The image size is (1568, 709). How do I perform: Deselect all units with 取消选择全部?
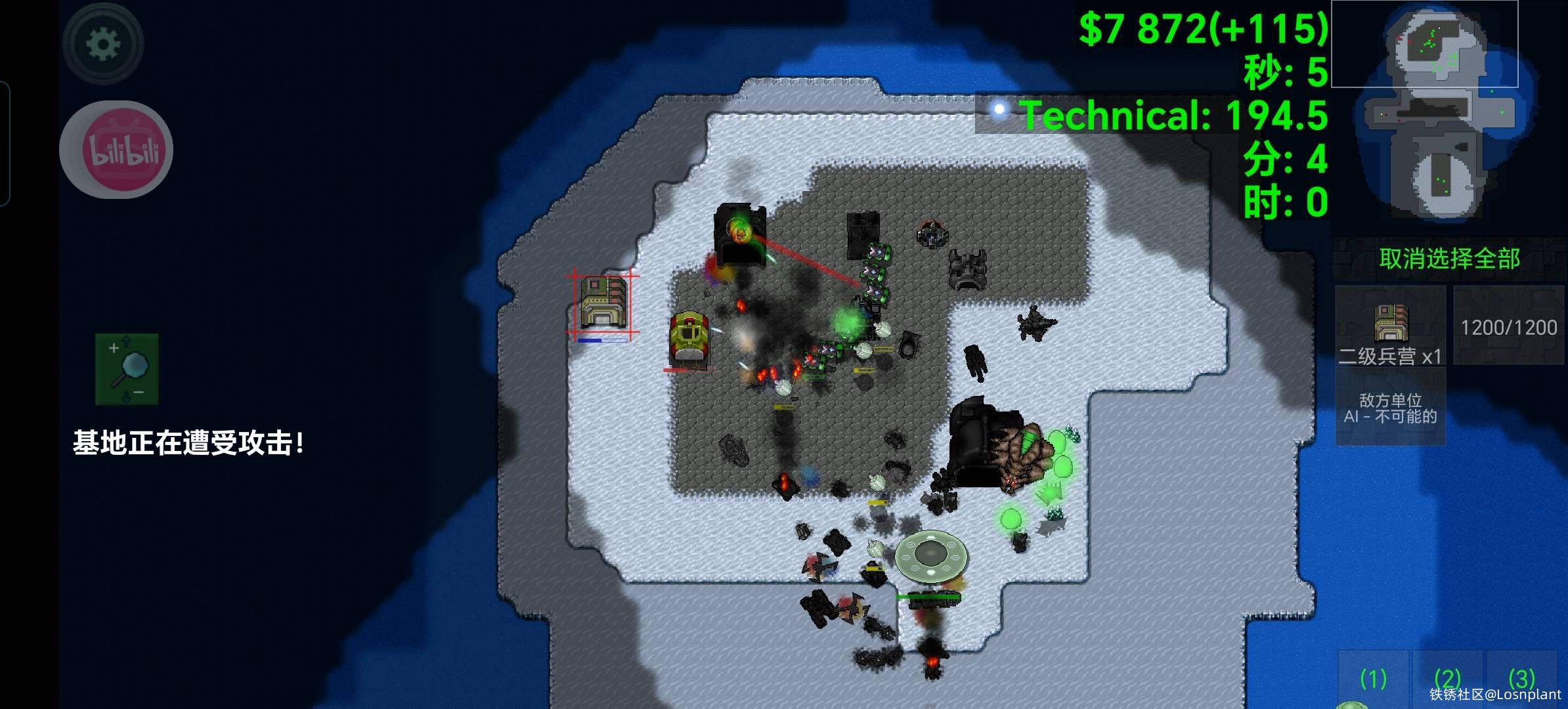1449,259
